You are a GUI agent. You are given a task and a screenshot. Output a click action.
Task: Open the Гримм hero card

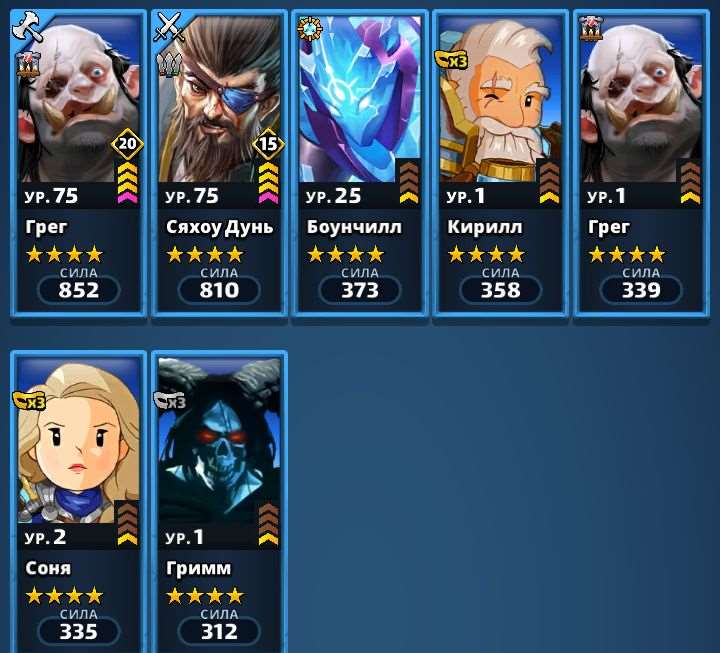[219, 500]
